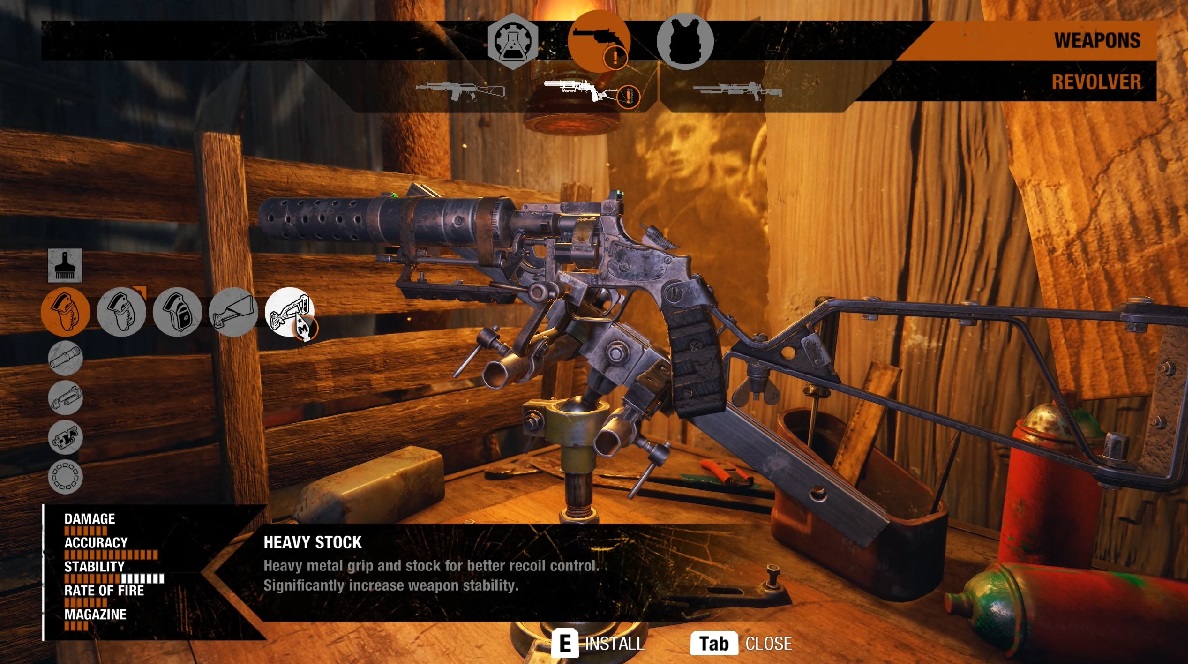
Task: Open the crafting tab with flask icon
Action: click(513, 41)
